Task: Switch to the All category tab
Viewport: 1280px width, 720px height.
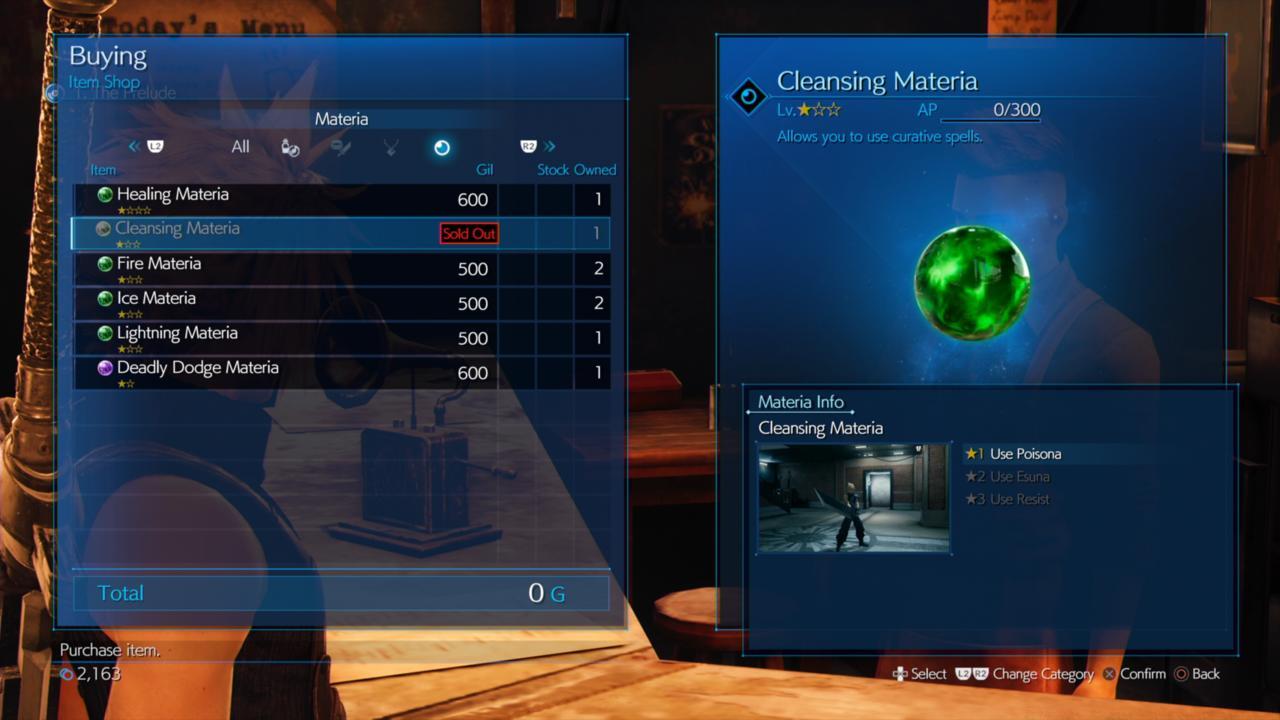Action: click(x=240, y=146)
